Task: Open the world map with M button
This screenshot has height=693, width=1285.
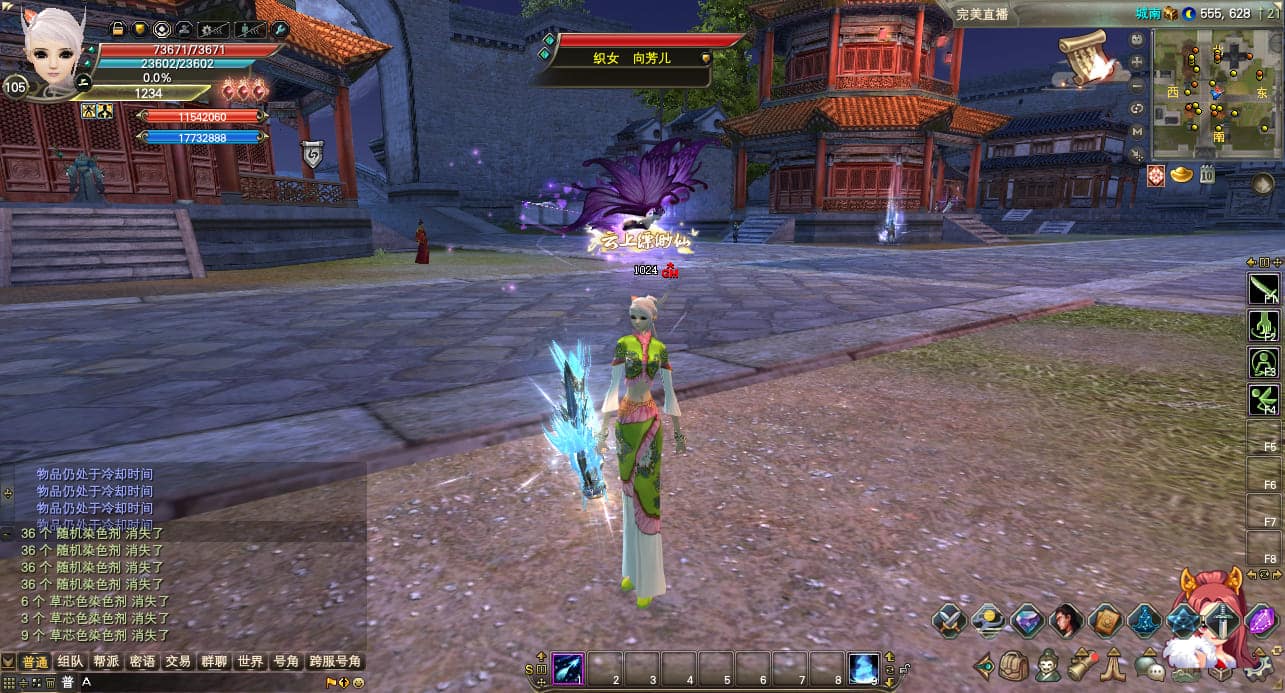Action: [x=1137, y=131]
